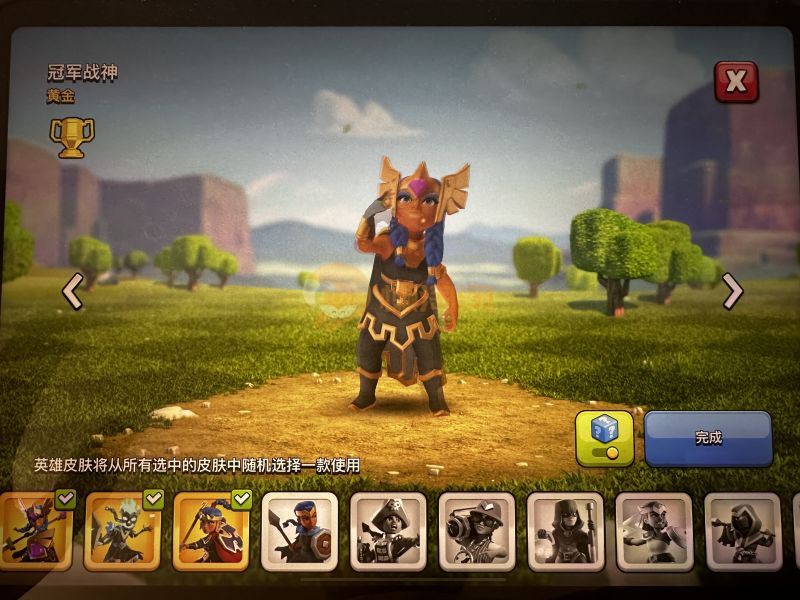Viewport: 800px width, 600px height.
Task: Choose the locked skin holding a cannon
Action: click(x=477, y=531)
